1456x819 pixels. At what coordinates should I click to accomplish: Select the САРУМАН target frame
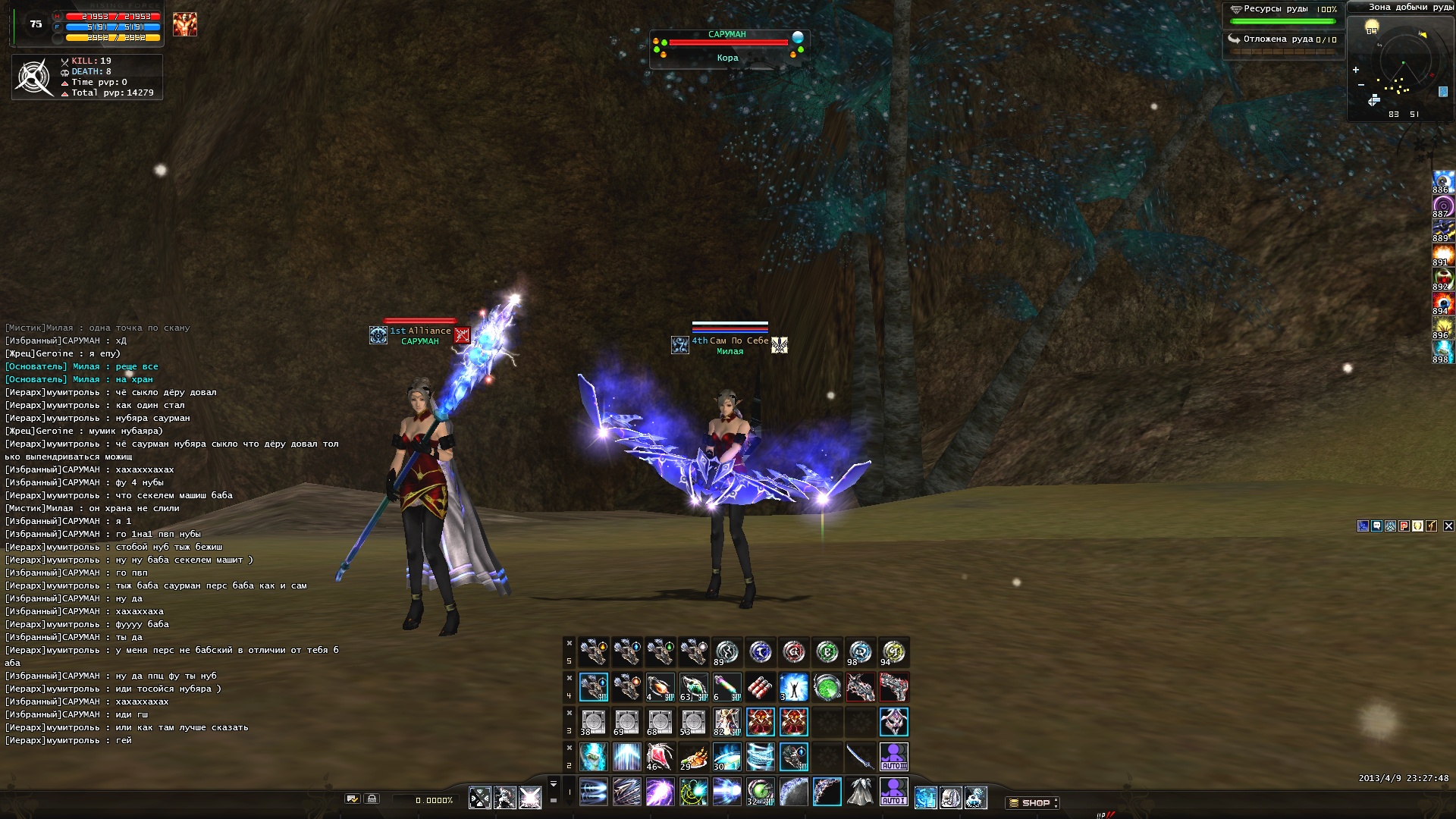coord(728,47)
